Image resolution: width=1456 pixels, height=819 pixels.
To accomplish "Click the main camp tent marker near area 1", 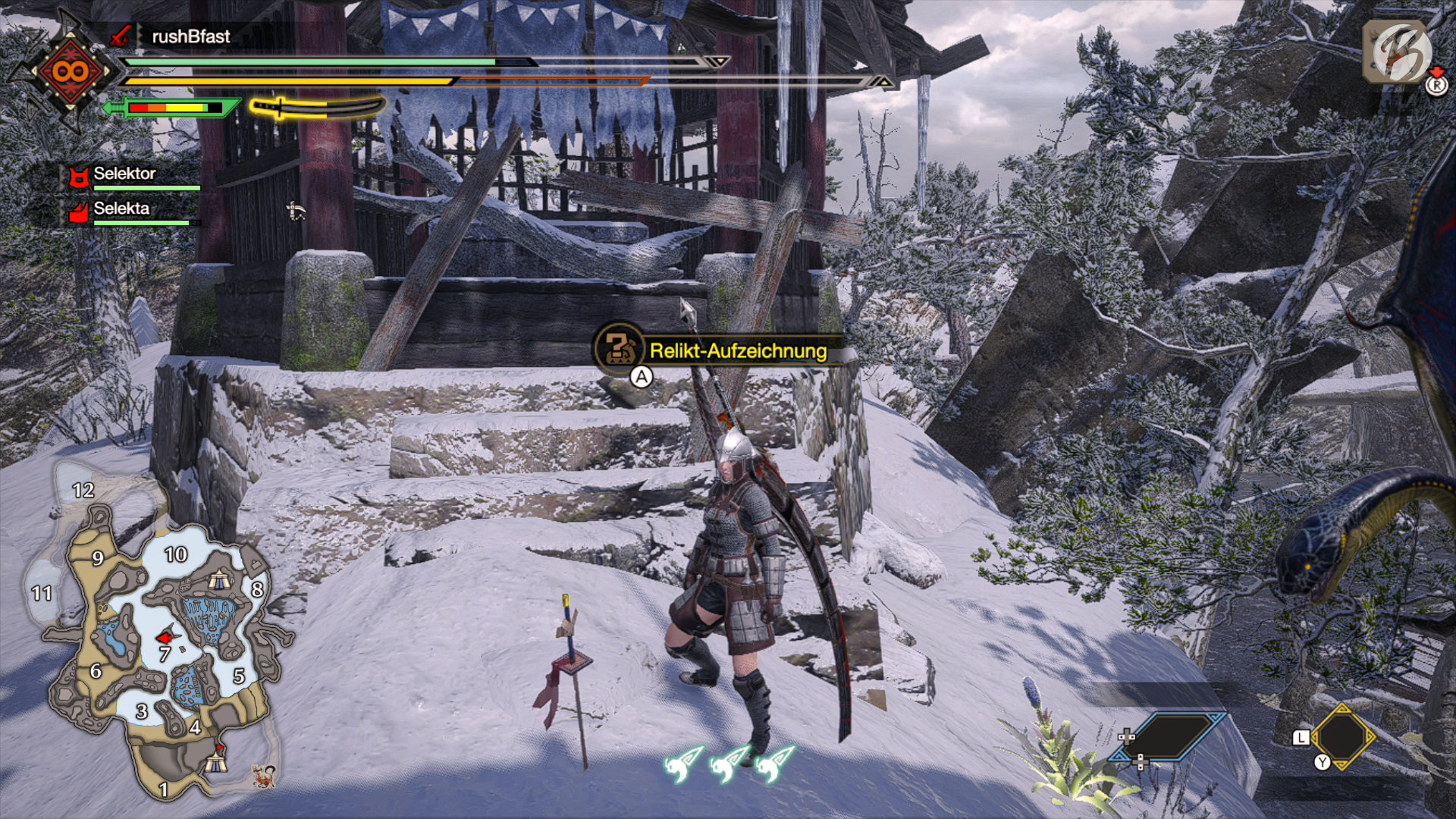I will click(217, 759).
